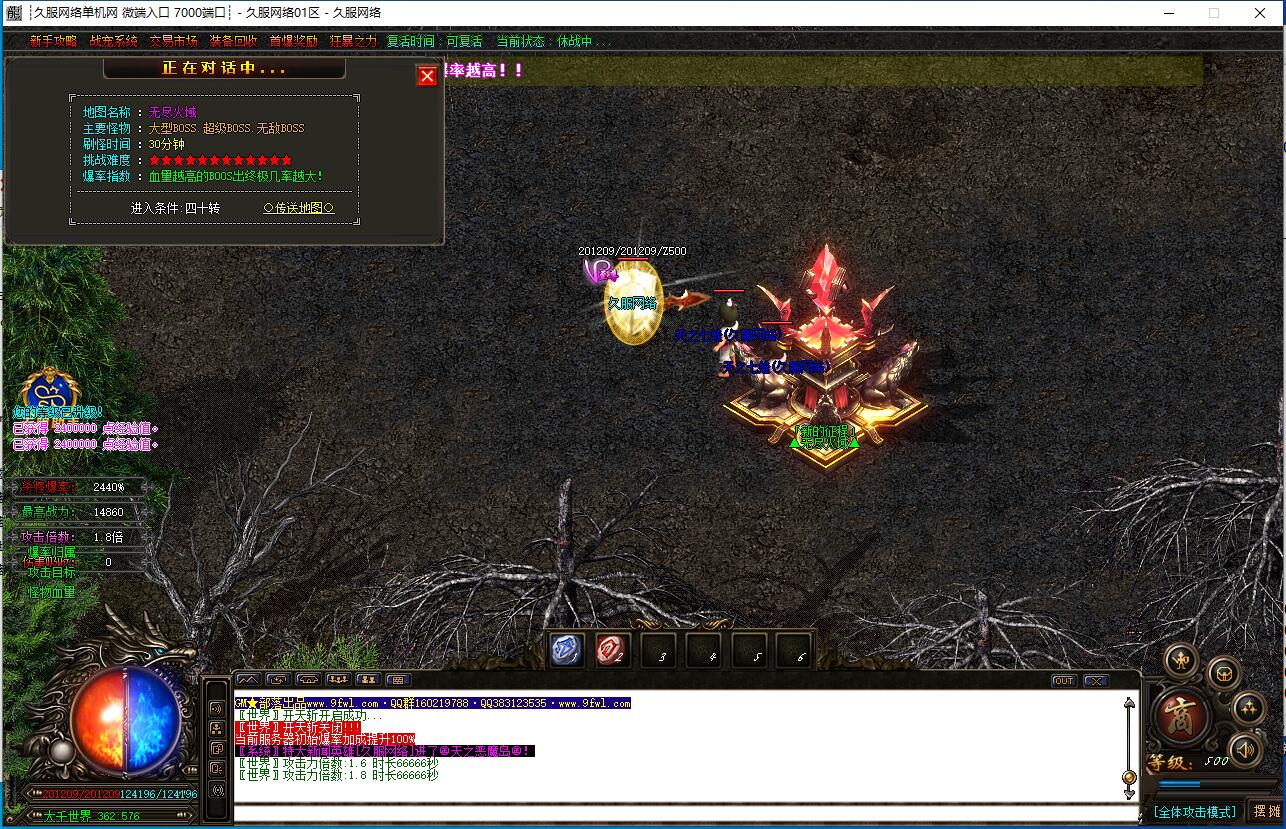Choose the 传送地图 teleport link

[298, 208]
